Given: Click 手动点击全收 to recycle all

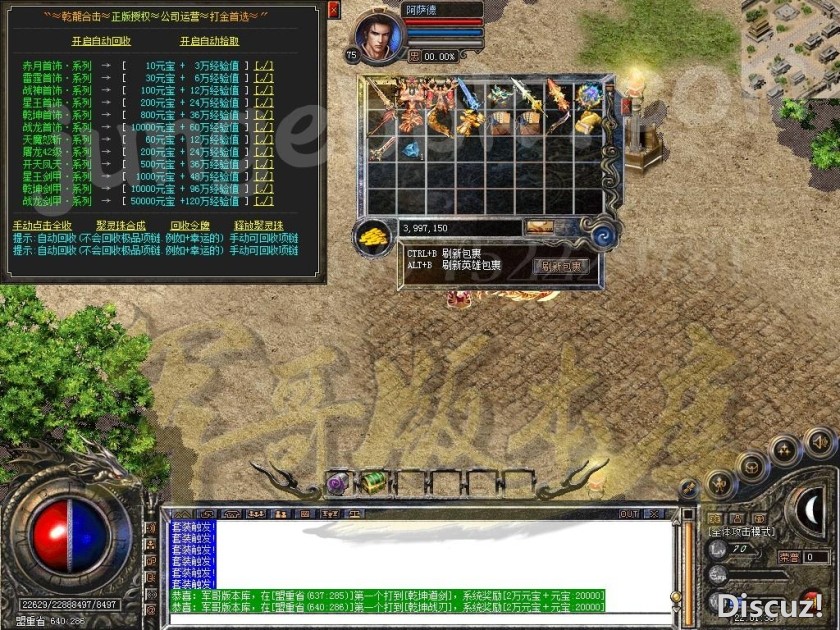Looking at the screenshot, I should coord(42,225).
